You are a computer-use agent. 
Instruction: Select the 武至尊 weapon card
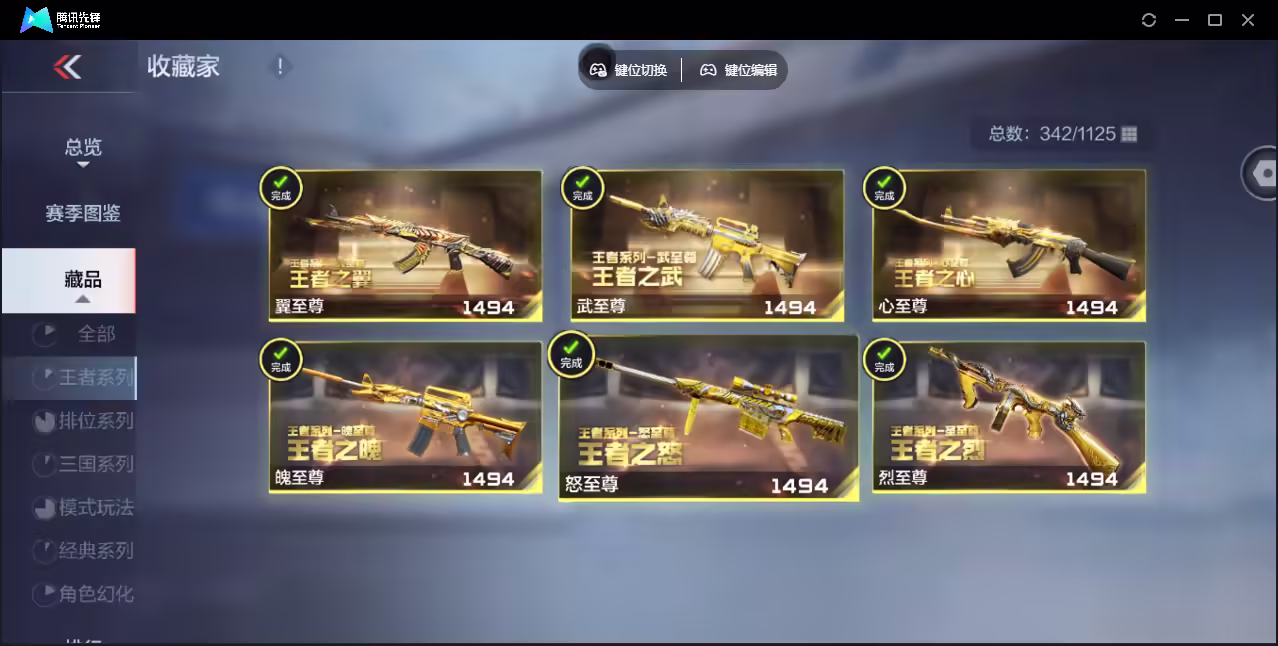[x=707, y=246]
